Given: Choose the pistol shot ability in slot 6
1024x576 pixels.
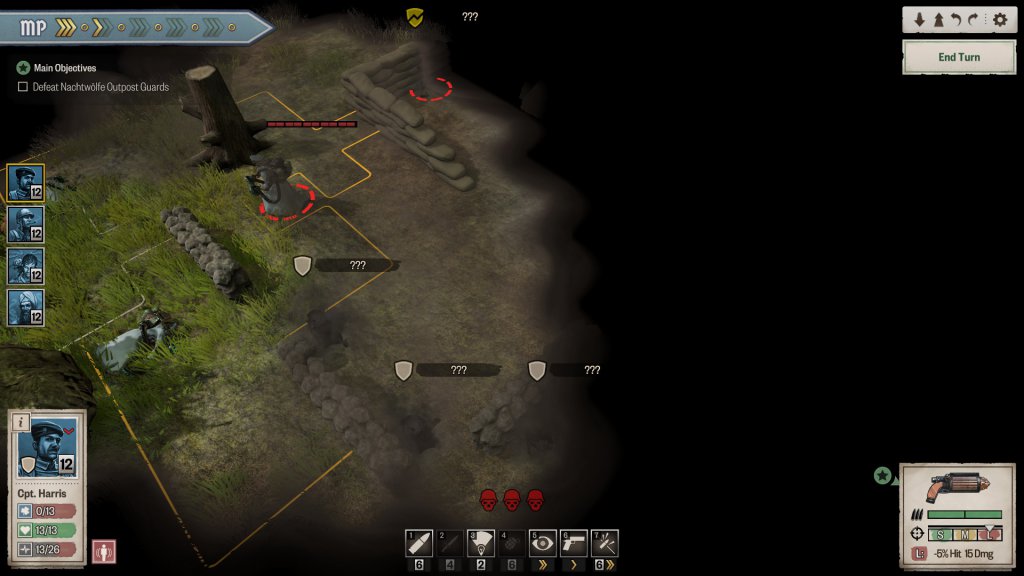Looking at the screenshot, I should coord(574,543).
